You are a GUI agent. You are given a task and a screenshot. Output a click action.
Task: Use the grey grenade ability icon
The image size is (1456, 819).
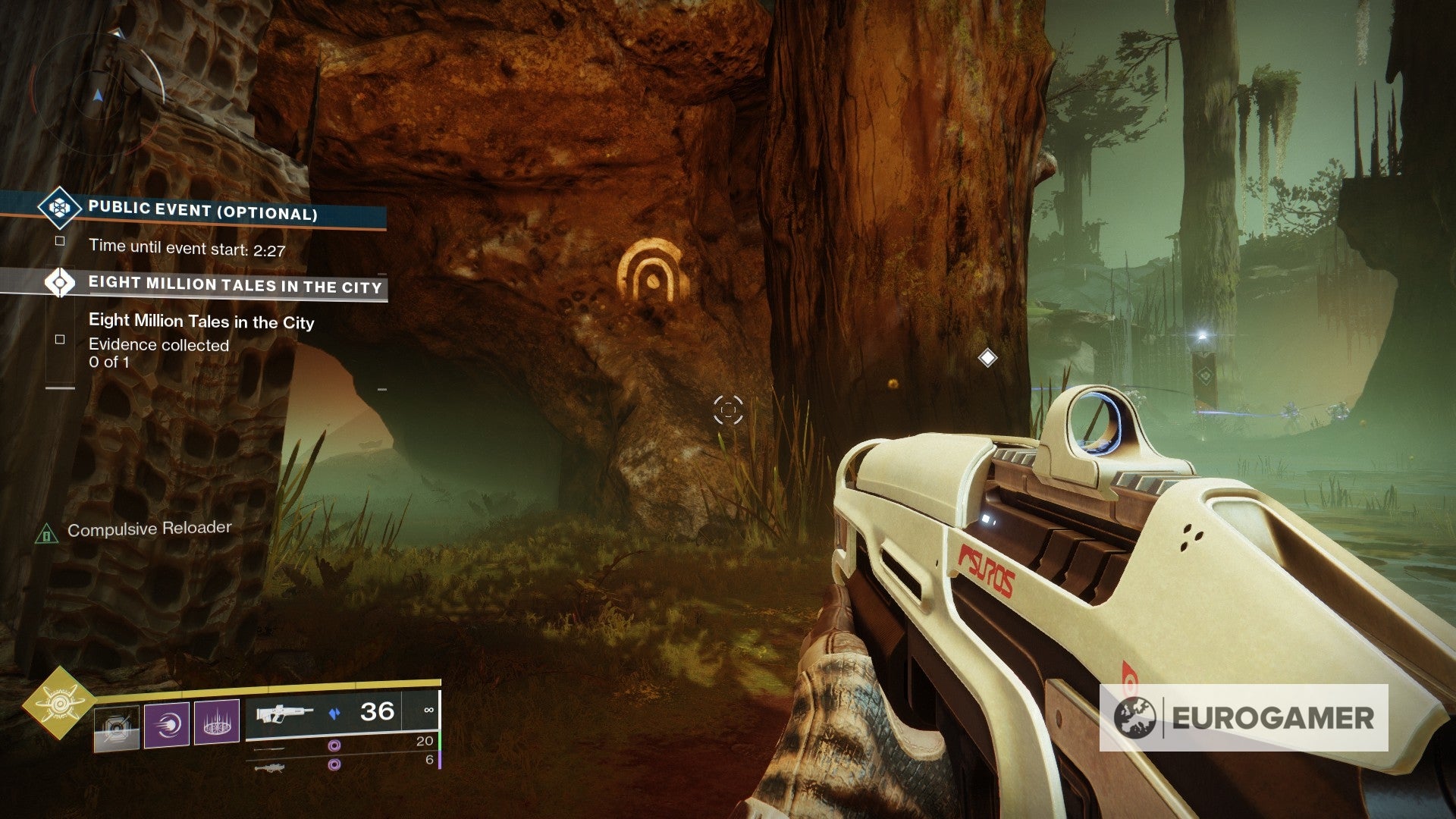point(117,726)
